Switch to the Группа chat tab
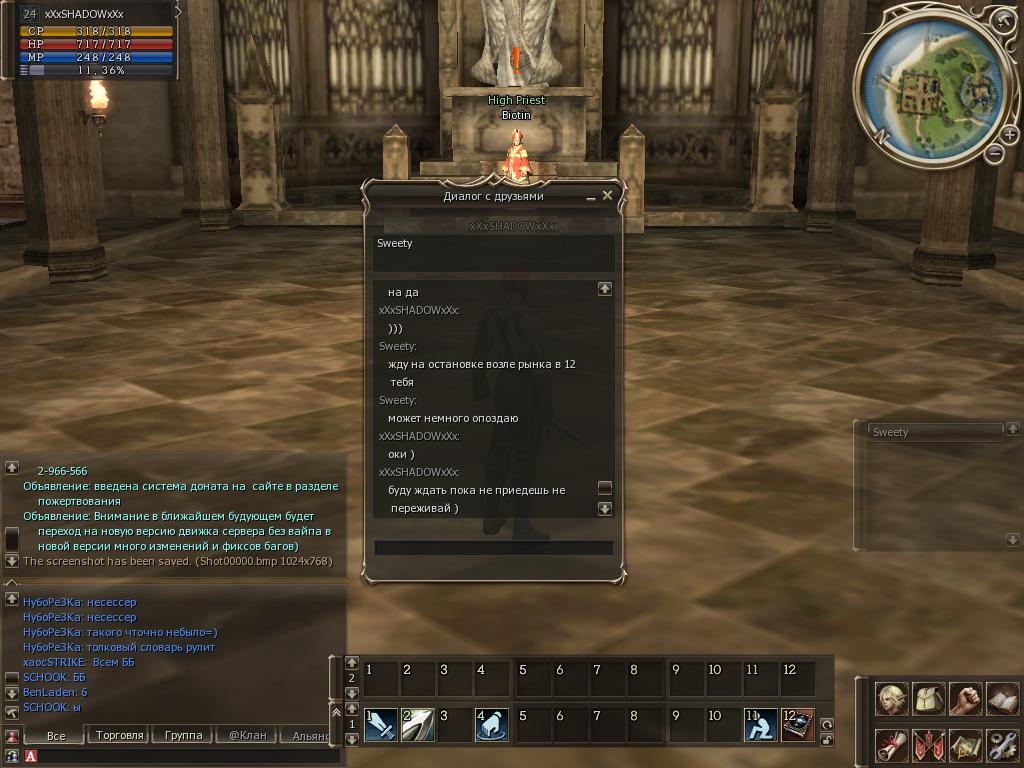 click(184, 735)
